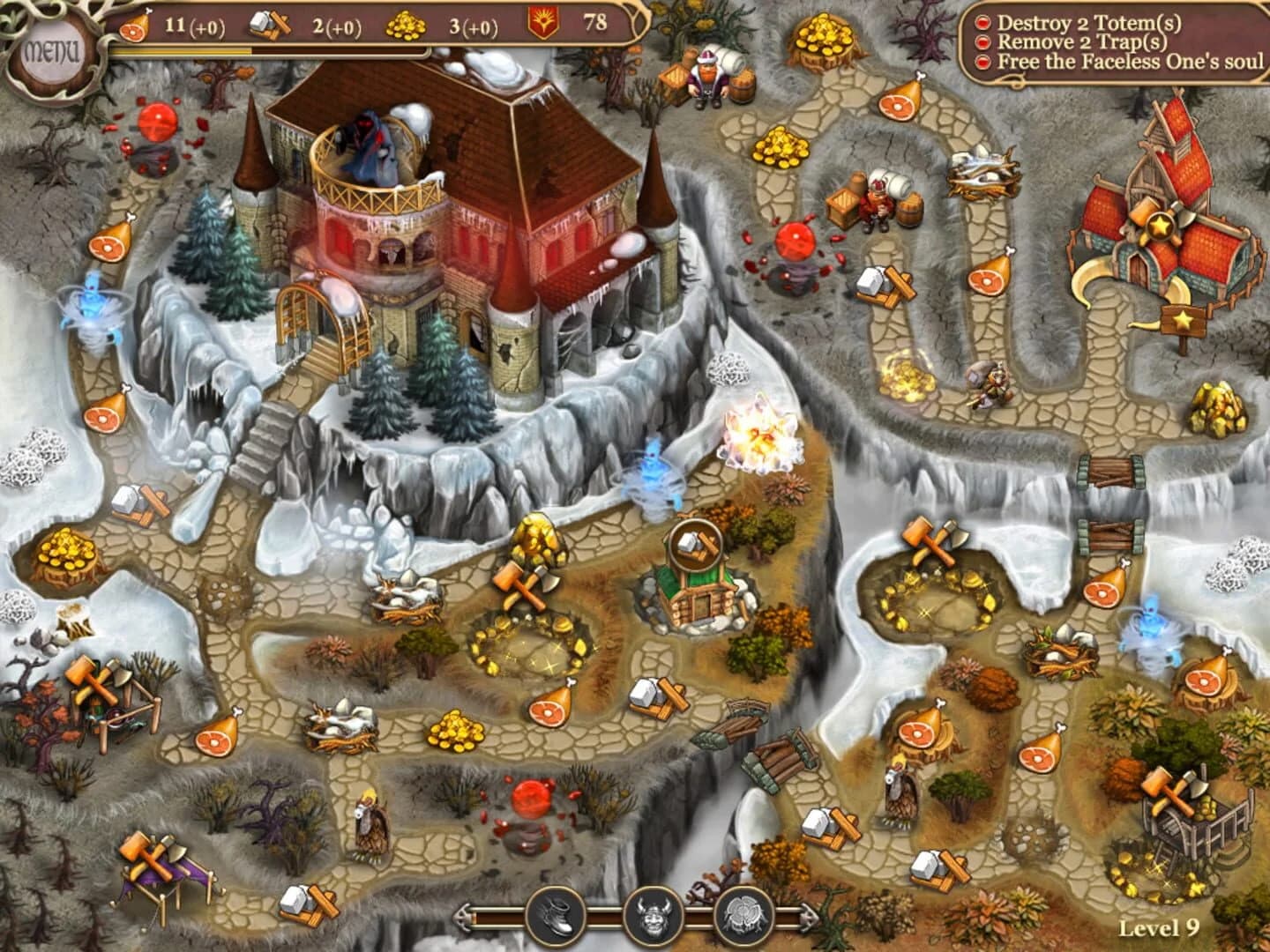1270x952 pixels.
Task: Toggle the Faceless One objective marker
Action: [982, 61]
